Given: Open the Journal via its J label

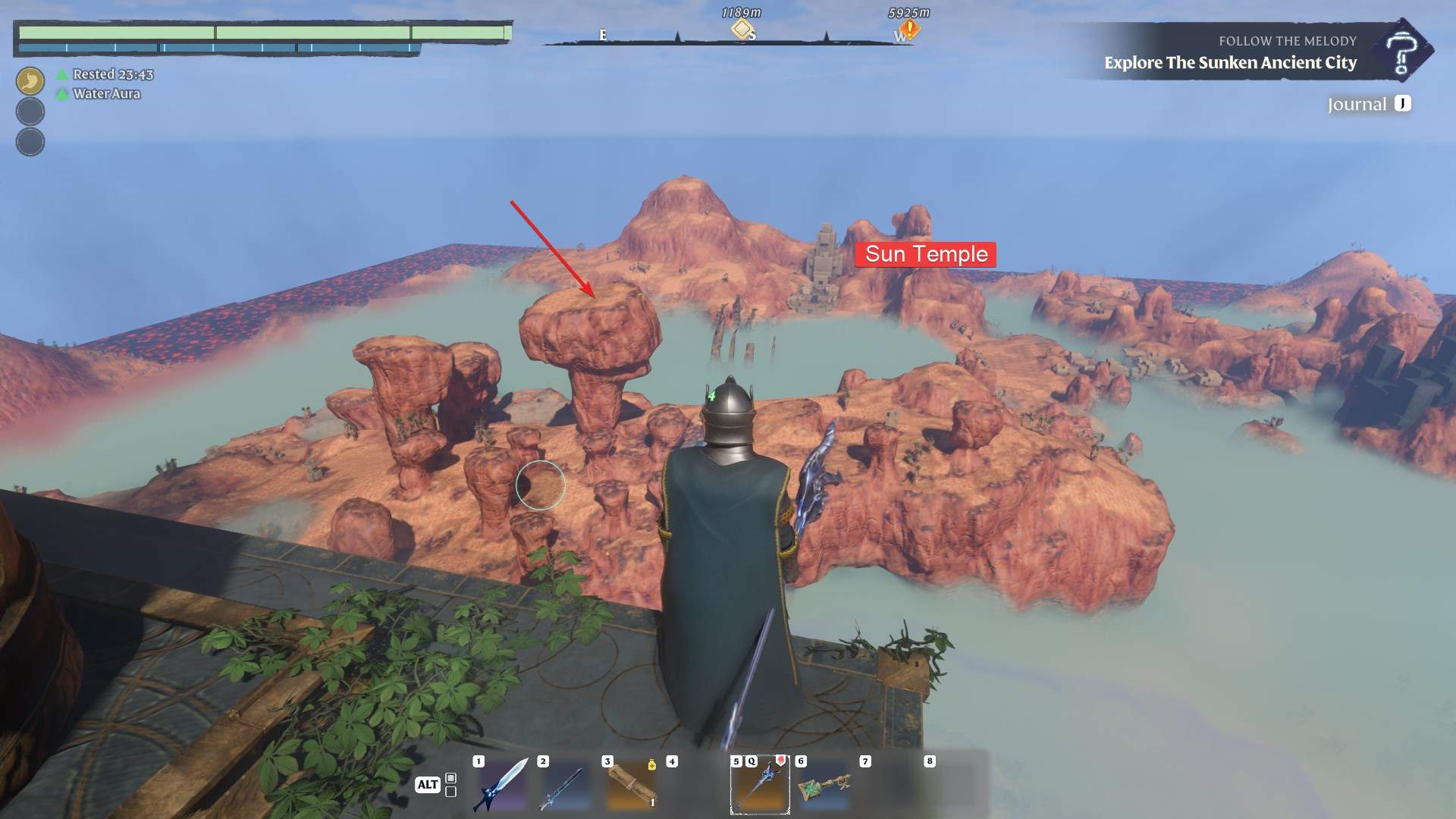Looking at the screenshot, I should pyautogui.click(x=1401, y=103).
